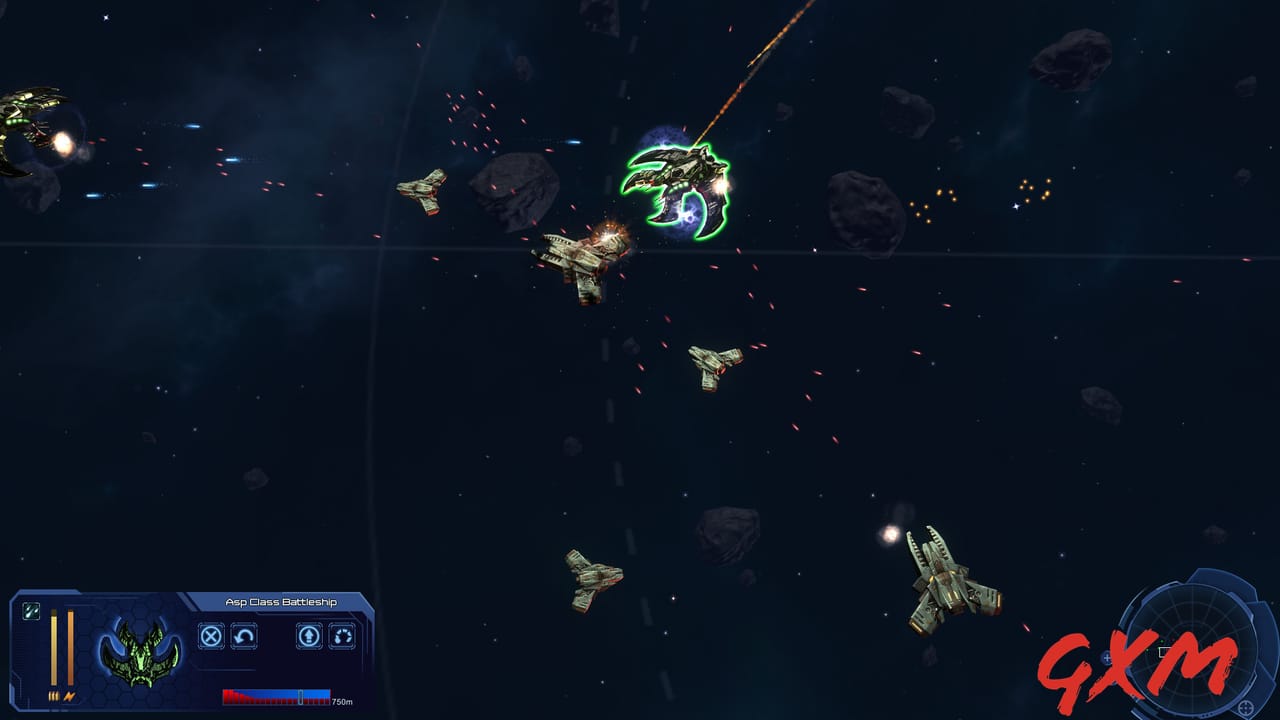Click the rotating maneuver arrows icon

click(340, 637)
